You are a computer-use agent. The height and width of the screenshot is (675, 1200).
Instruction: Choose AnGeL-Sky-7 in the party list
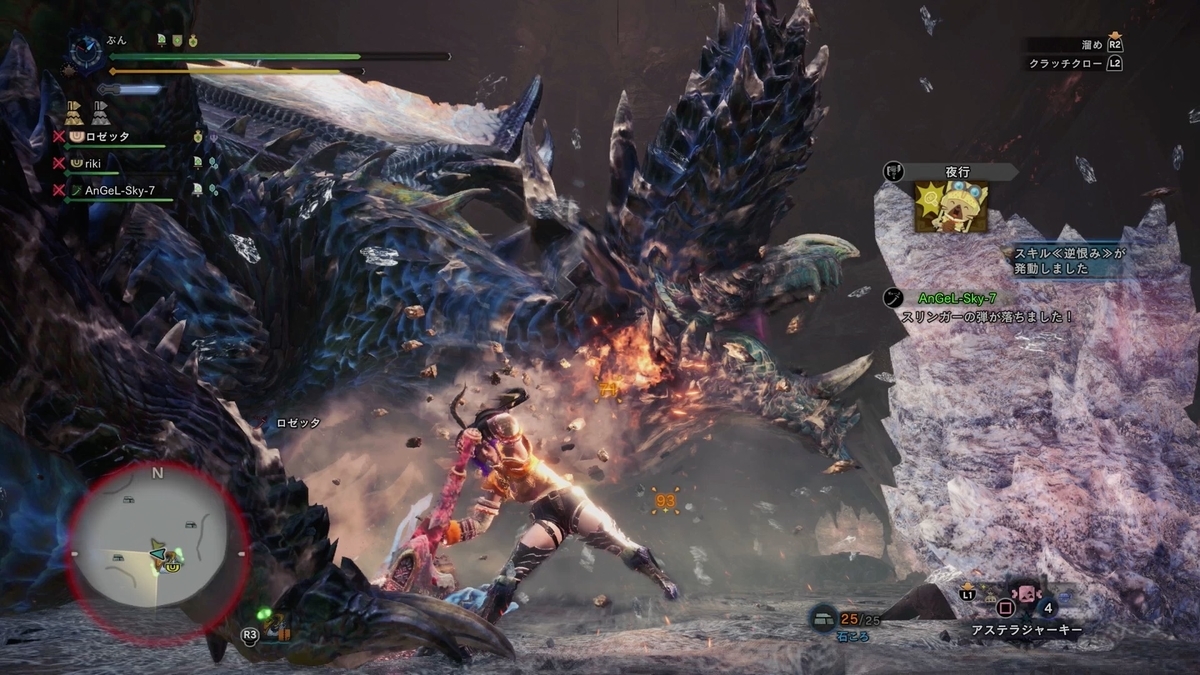(x=118, y=189)
